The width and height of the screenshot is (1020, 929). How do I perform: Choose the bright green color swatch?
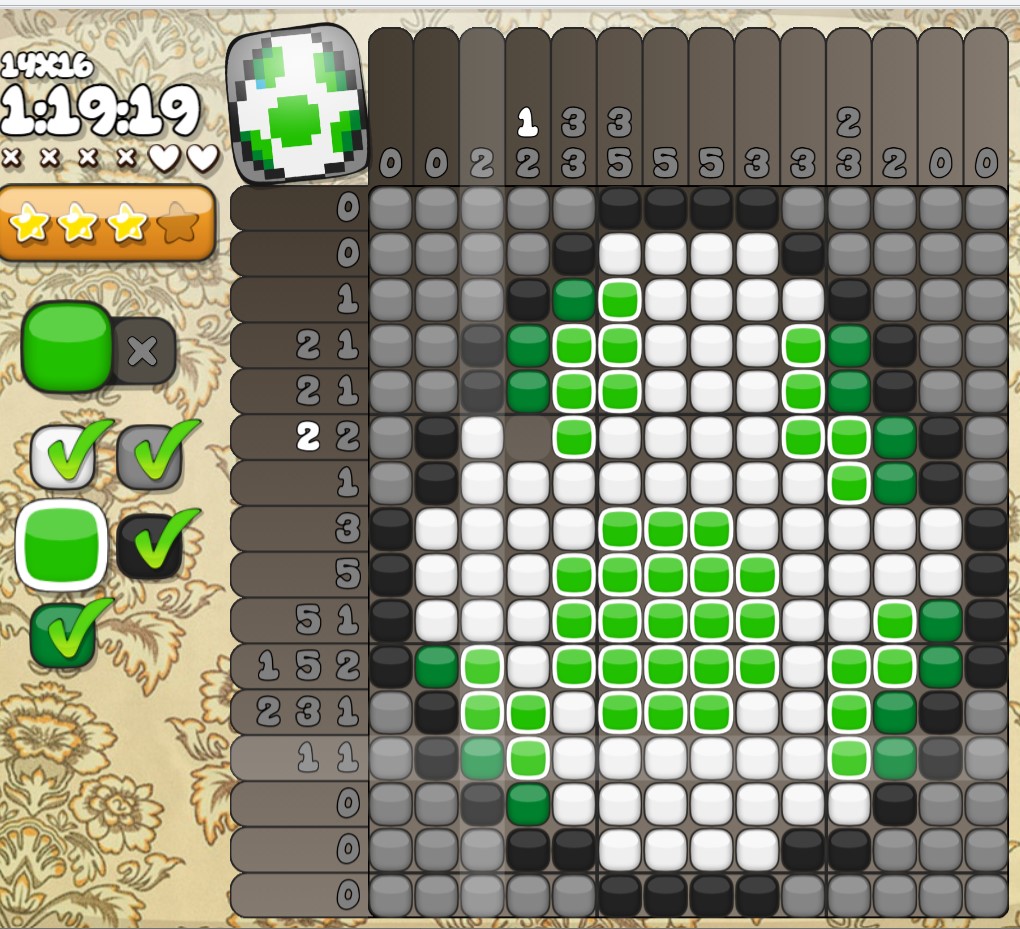coord(62,545)
